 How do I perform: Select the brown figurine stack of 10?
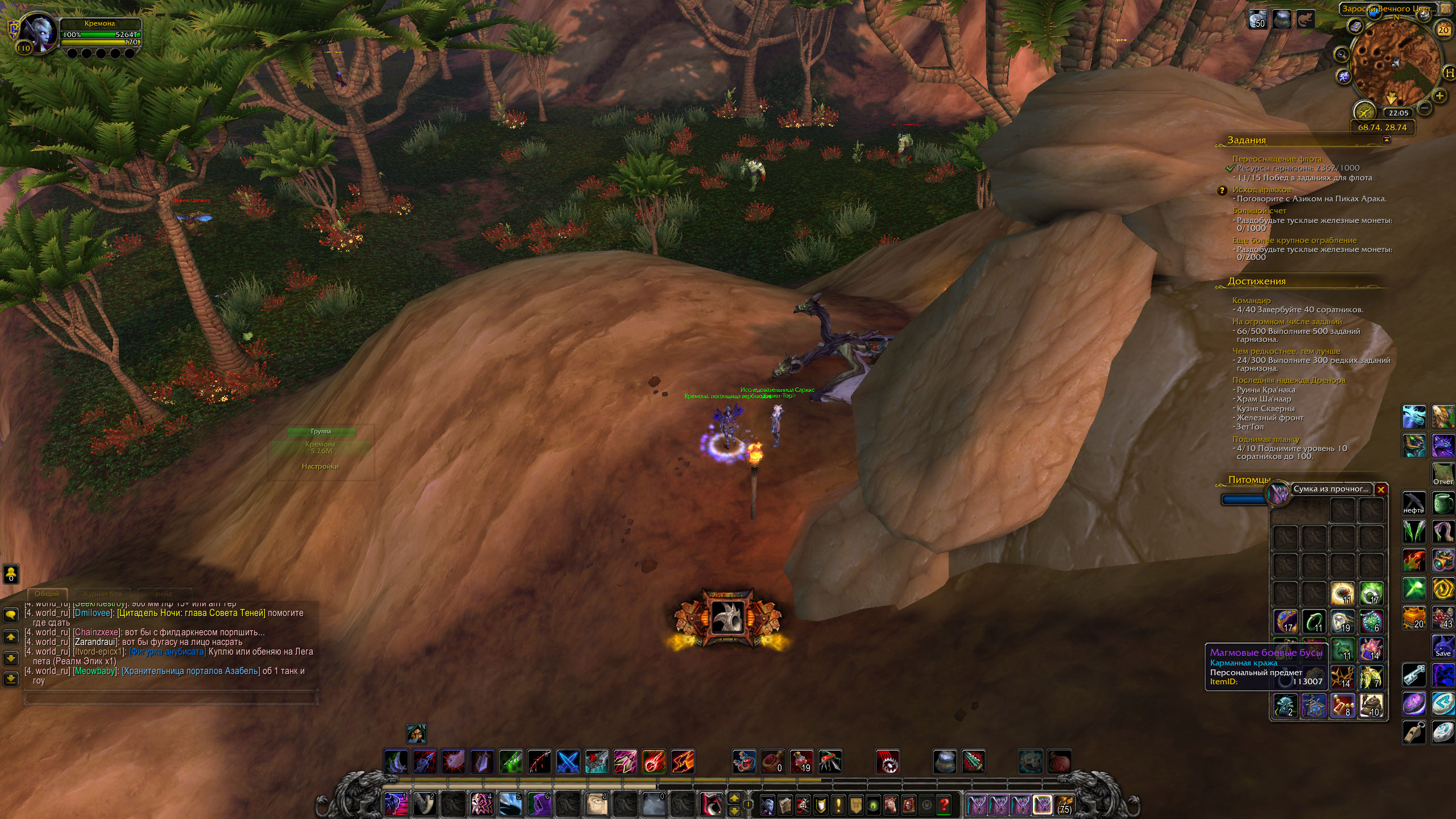click(x=1371, y=706)
